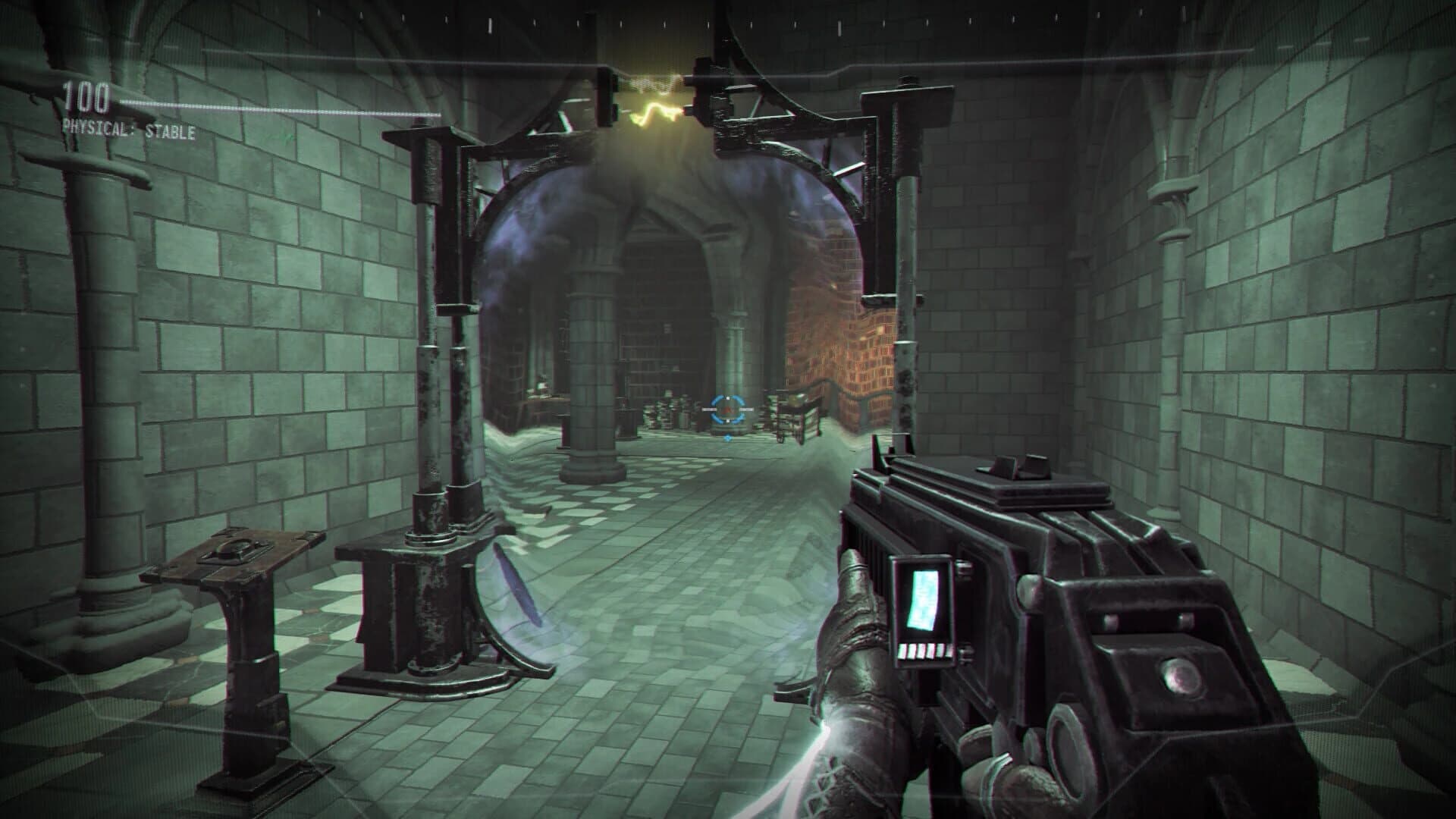The image size is (1456, 819).
Task: Toggle the right label on the objective marker
Action: coord(747,409)
